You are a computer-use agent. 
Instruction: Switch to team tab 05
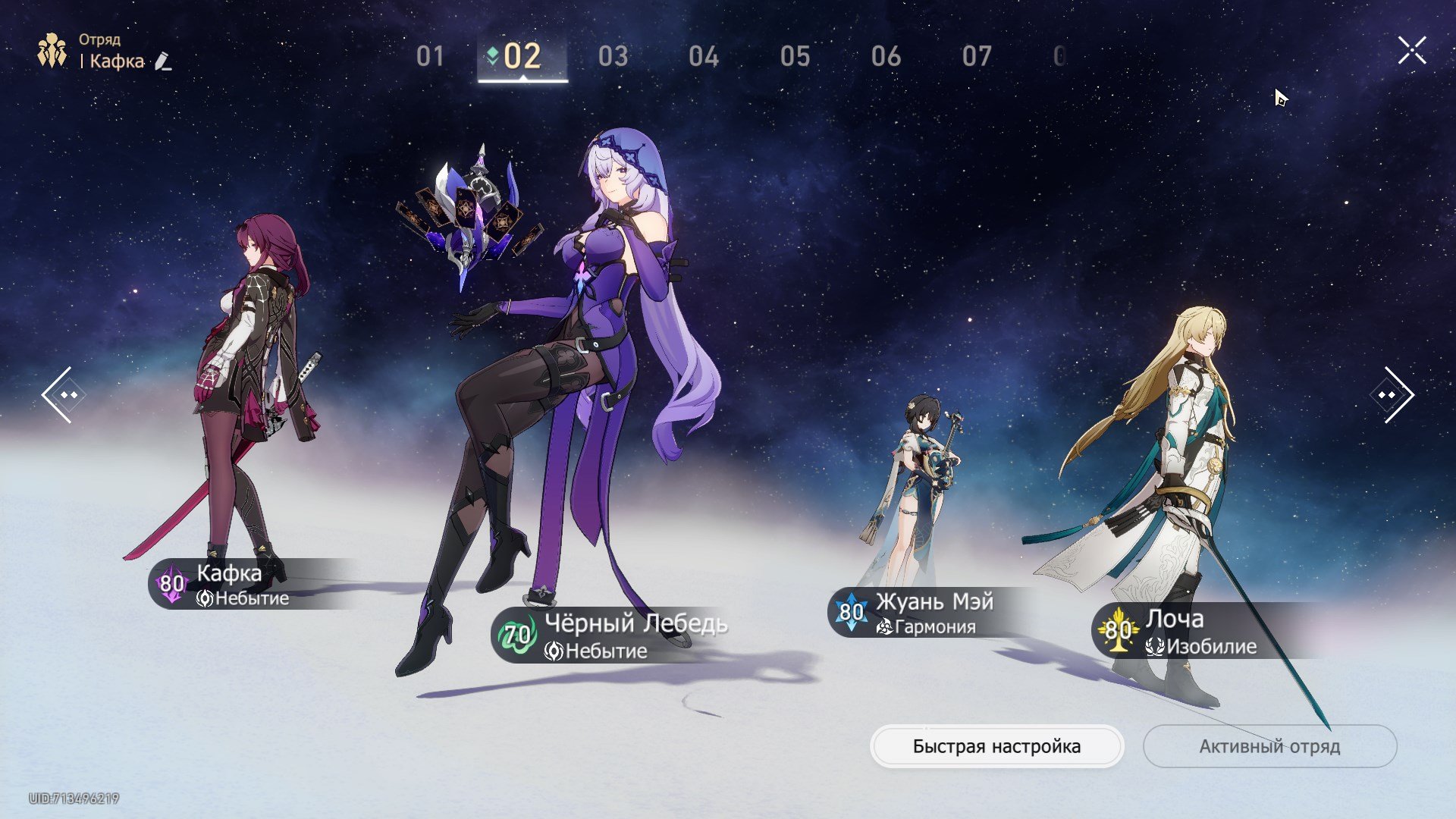click(795, 57)
